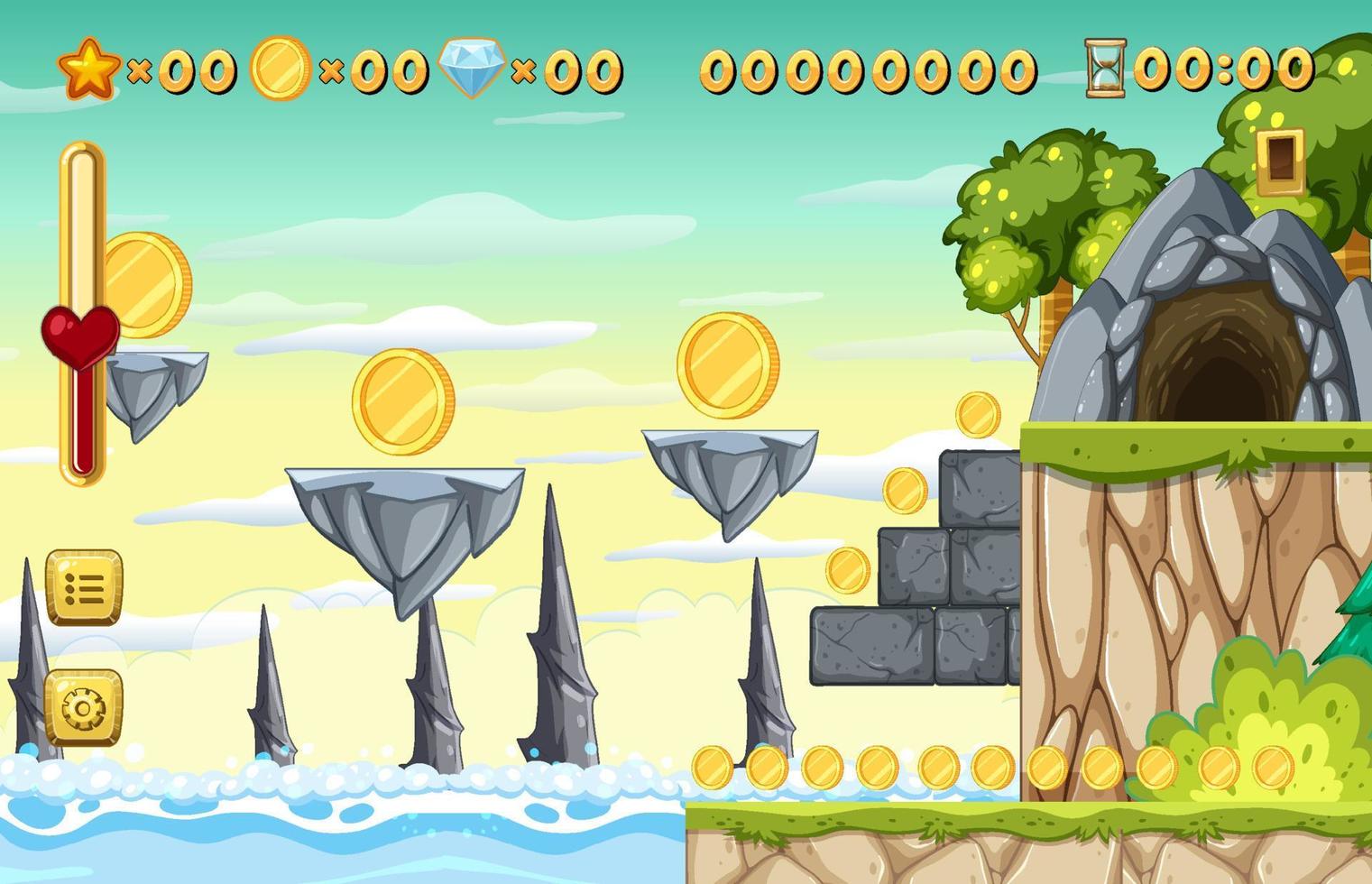
Task: Click the heart on the health bar
Action: coord(79,336)
